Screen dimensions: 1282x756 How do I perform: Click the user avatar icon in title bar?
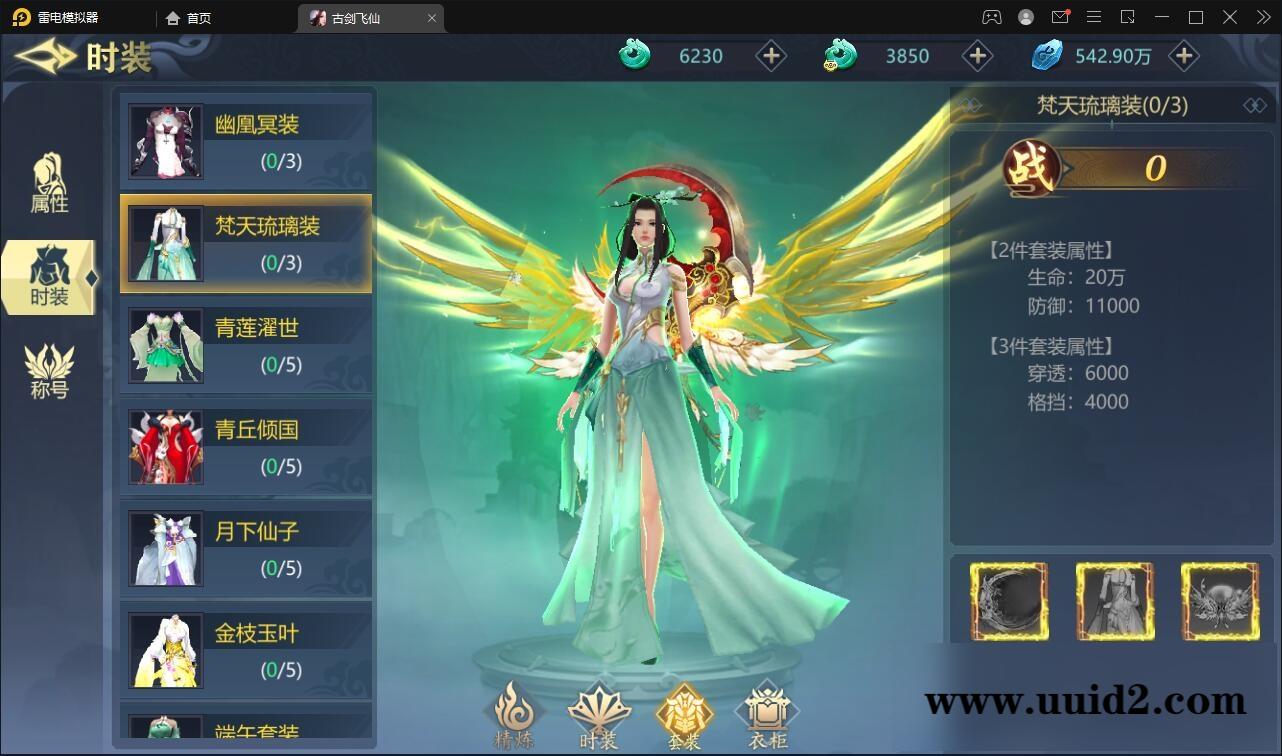(x=1024, y=17)
